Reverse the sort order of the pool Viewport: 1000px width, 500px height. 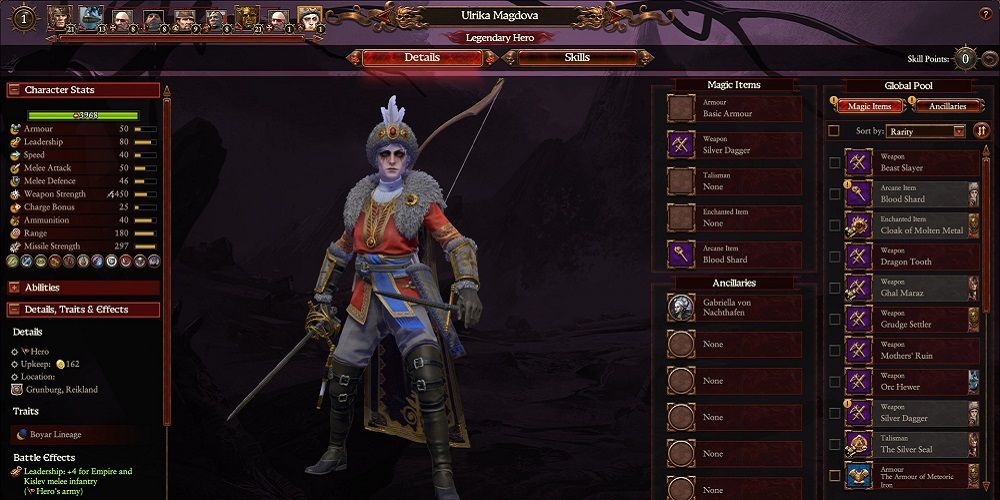(981, 131)
